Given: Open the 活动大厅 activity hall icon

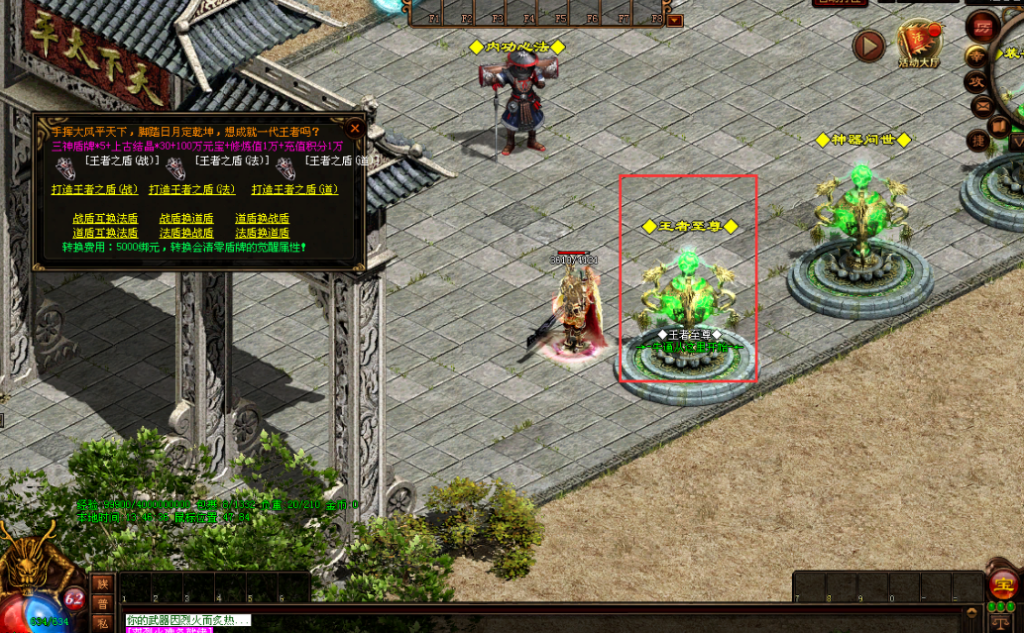Looking at the screenshot, I should (x=918, y=43).
